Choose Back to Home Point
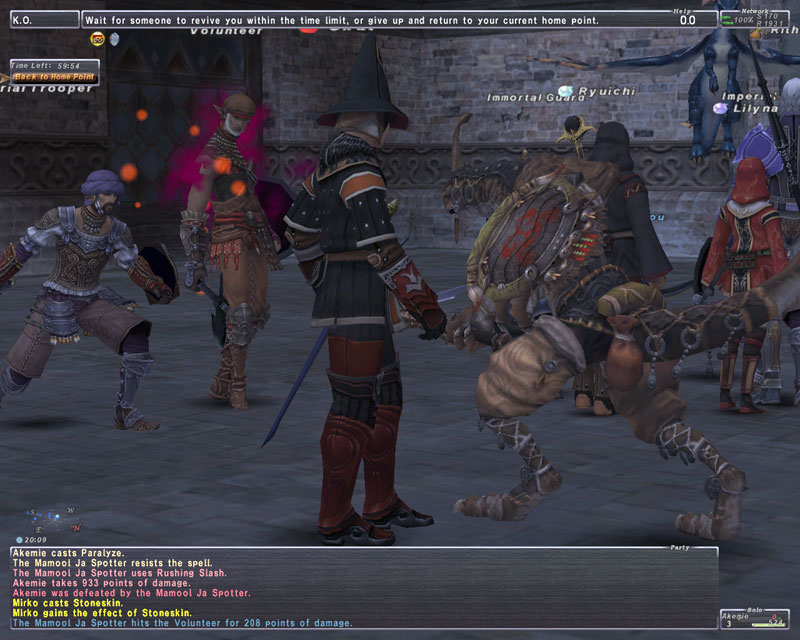This screenshot has width=800, height=640. click(54, 76)
